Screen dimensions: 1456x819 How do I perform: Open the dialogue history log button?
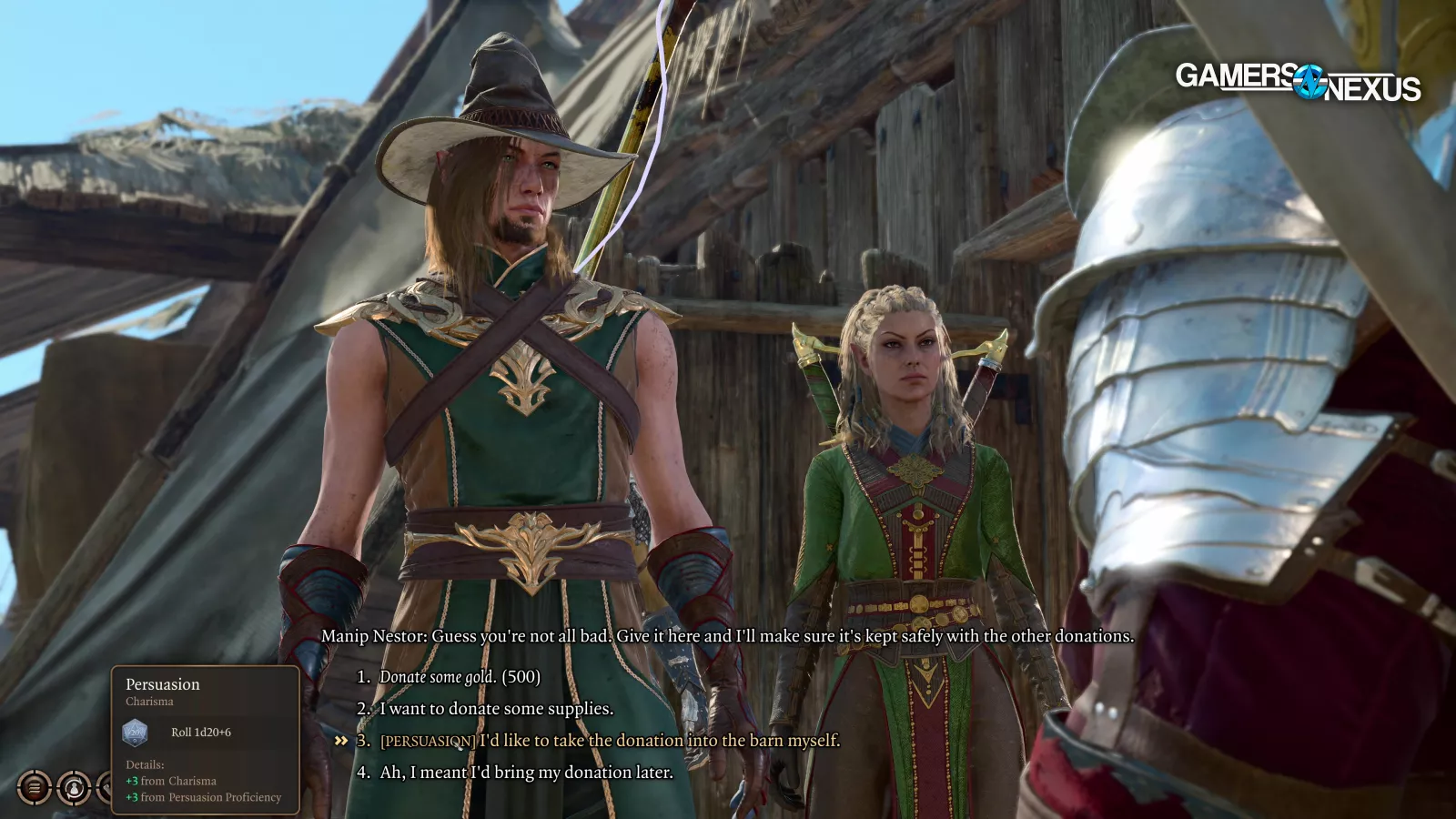tap(34, 787)
